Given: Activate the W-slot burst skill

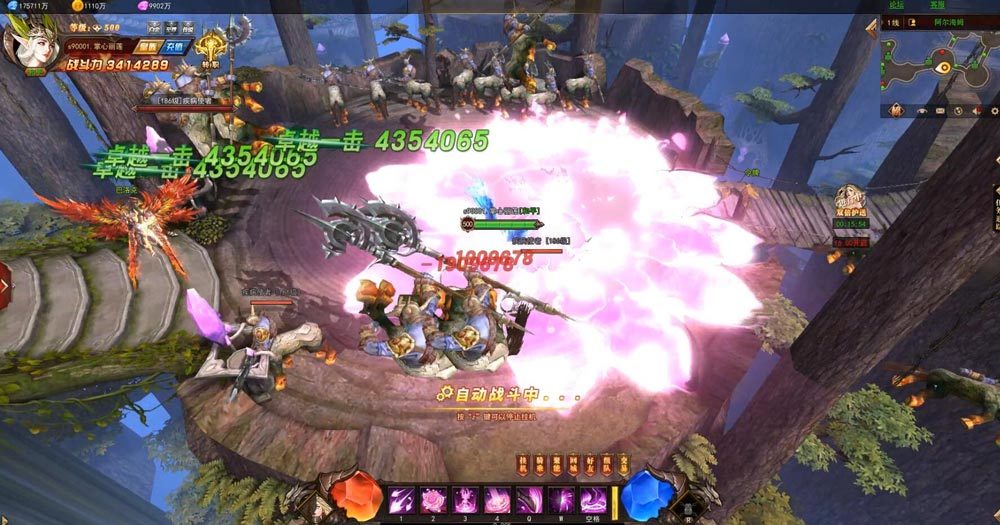Looking at the screenshot, I should (561, 498).
